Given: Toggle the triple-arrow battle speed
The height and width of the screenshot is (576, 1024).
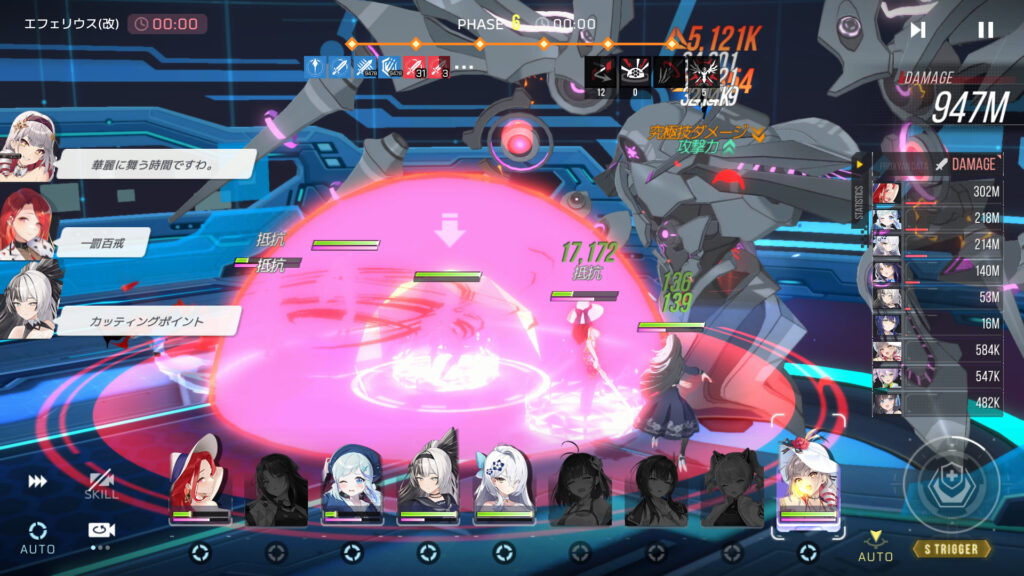Looking at the screenshot, I should click(x=38, y=482).
